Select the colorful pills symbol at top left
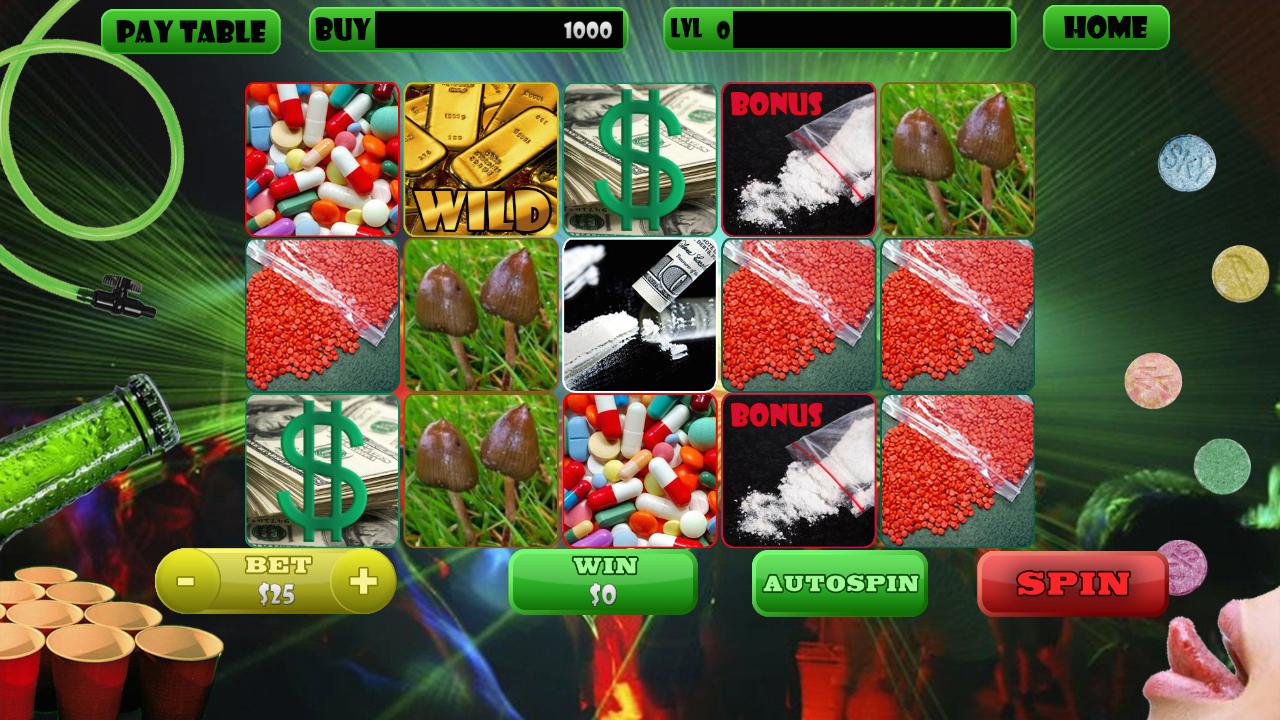This screenshot has height=720, width=1280. coord(321,157)
